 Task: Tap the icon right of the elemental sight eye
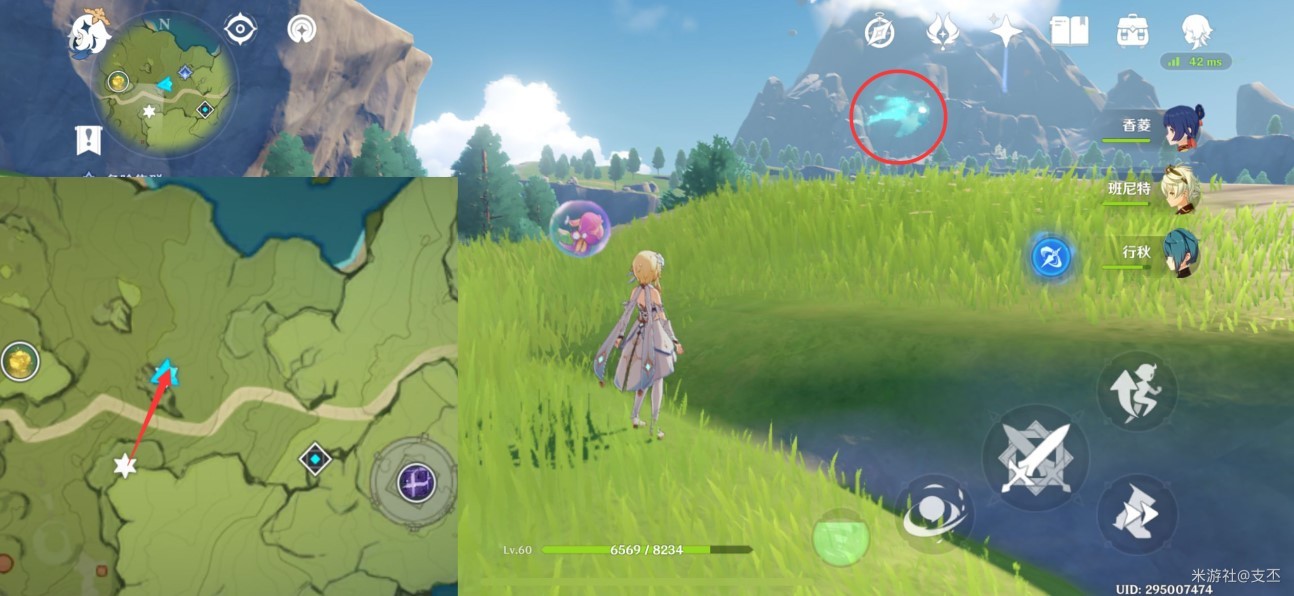tap(300, 29)
